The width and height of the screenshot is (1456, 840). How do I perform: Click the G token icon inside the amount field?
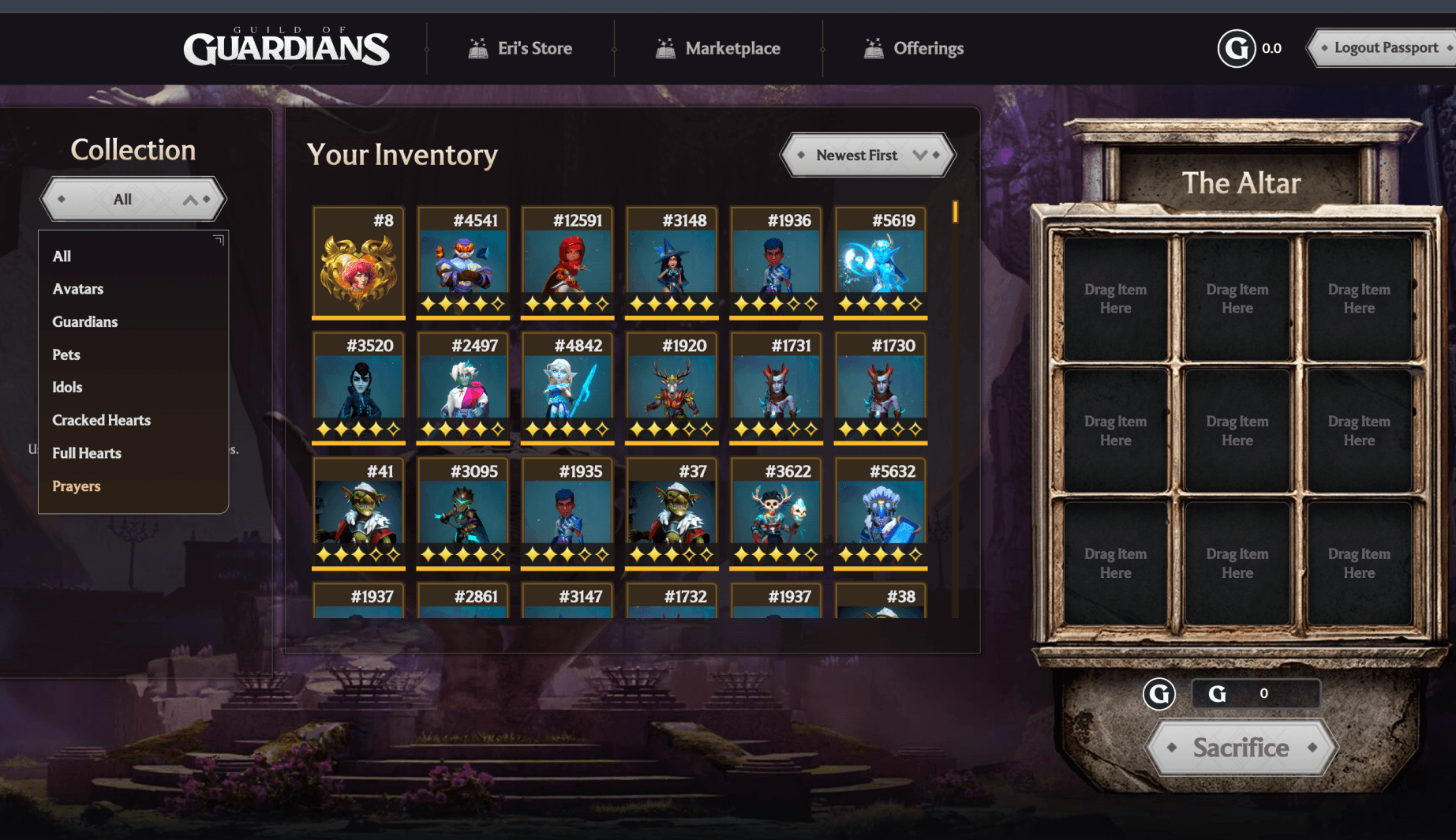(1217, 694)
